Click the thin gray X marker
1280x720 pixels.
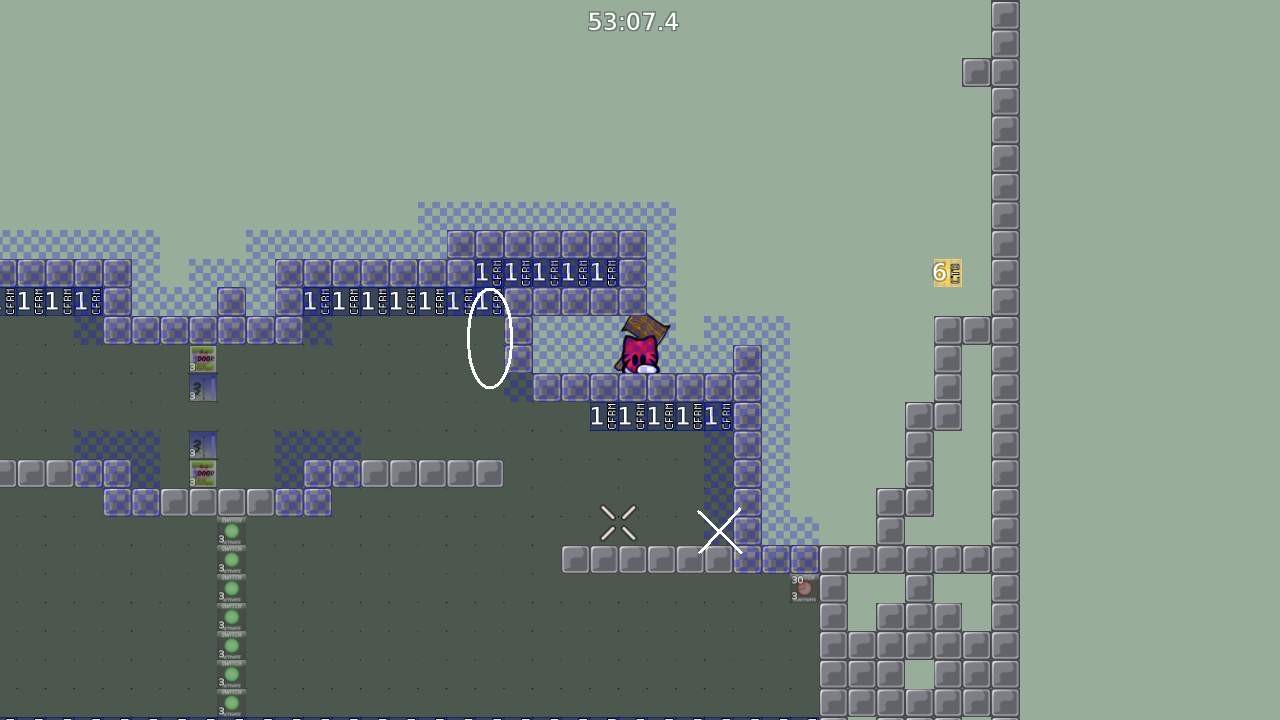(617, 521)
